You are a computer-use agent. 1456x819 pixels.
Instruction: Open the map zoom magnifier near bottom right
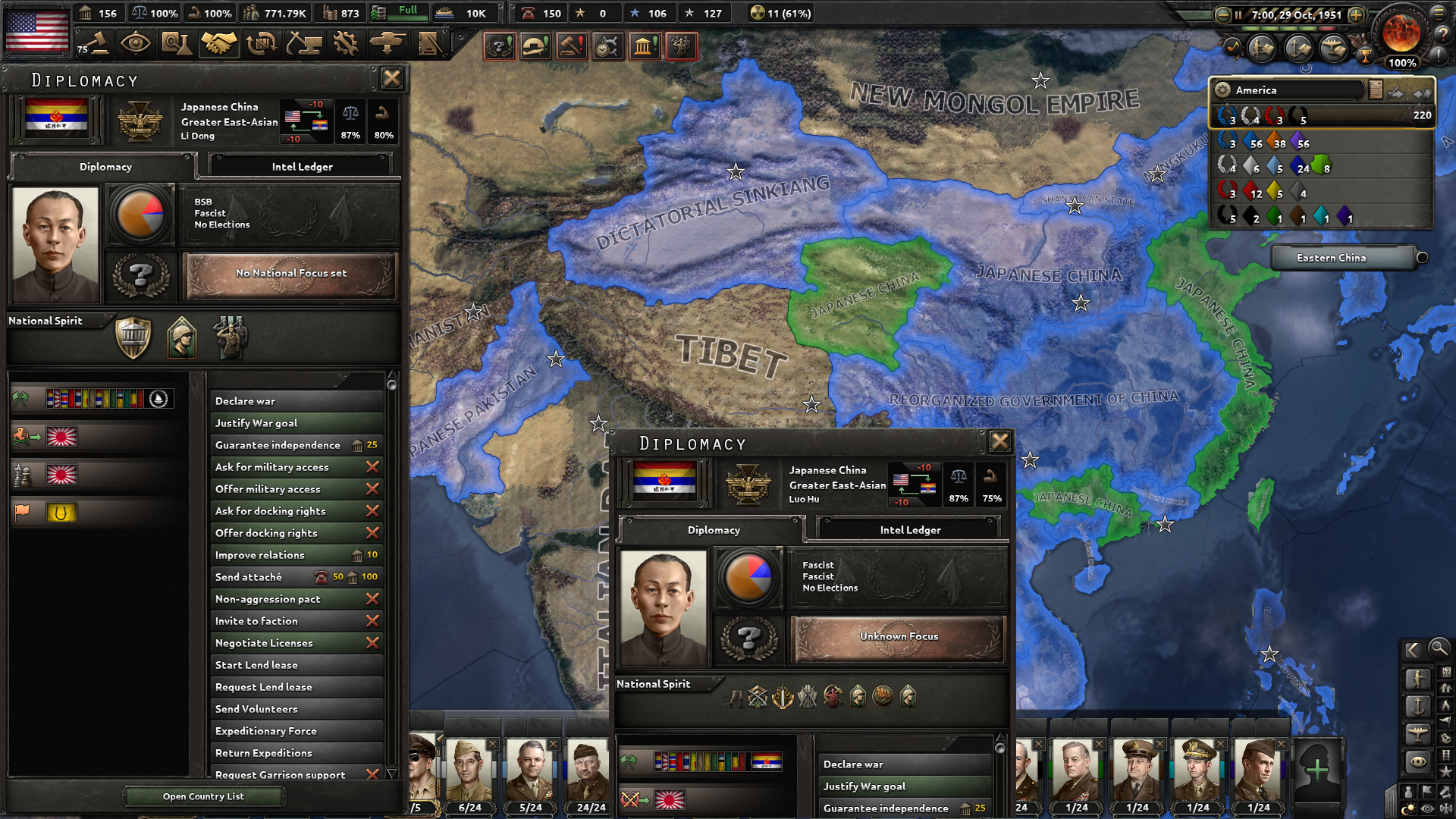(1439, 649)
